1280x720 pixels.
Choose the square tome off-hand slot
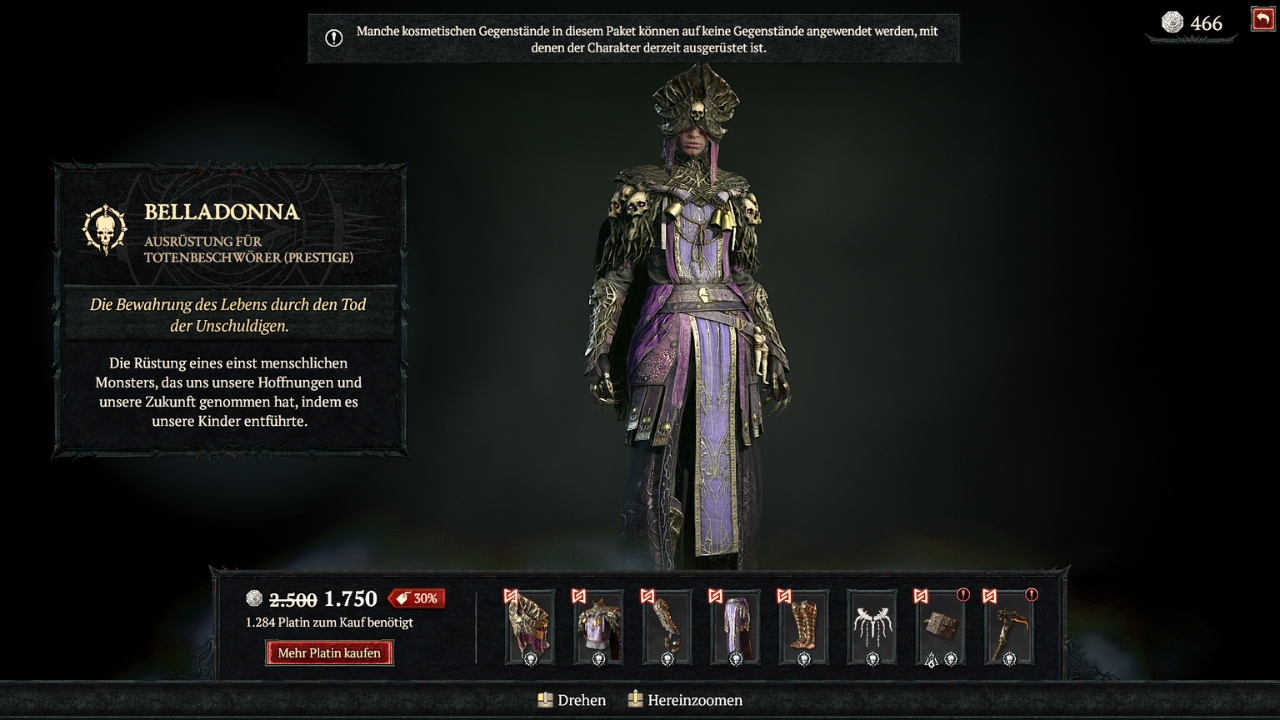(940, 627)
